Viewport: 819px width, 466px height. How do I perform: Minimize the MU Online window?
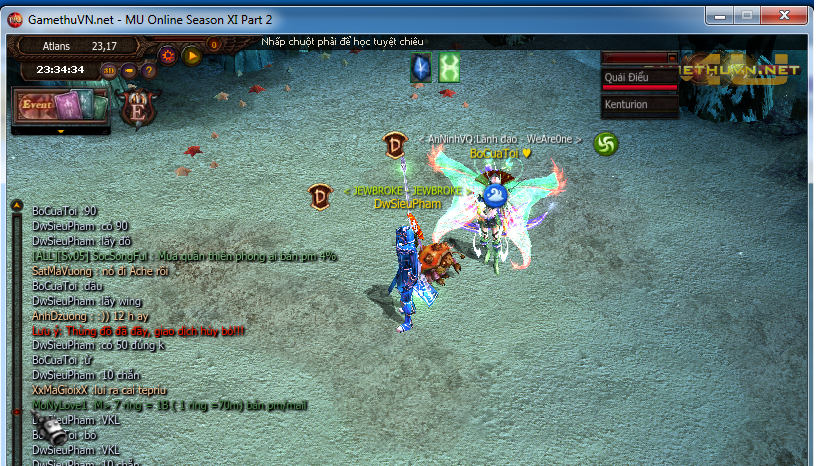[x=718, y=15]
